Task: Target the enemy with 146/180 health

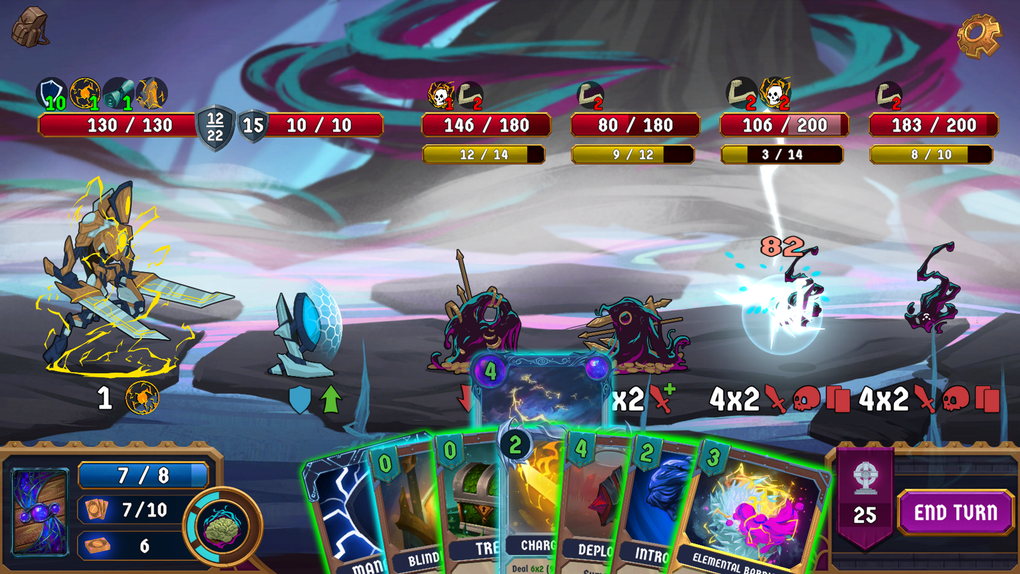Action: [478, 320]
